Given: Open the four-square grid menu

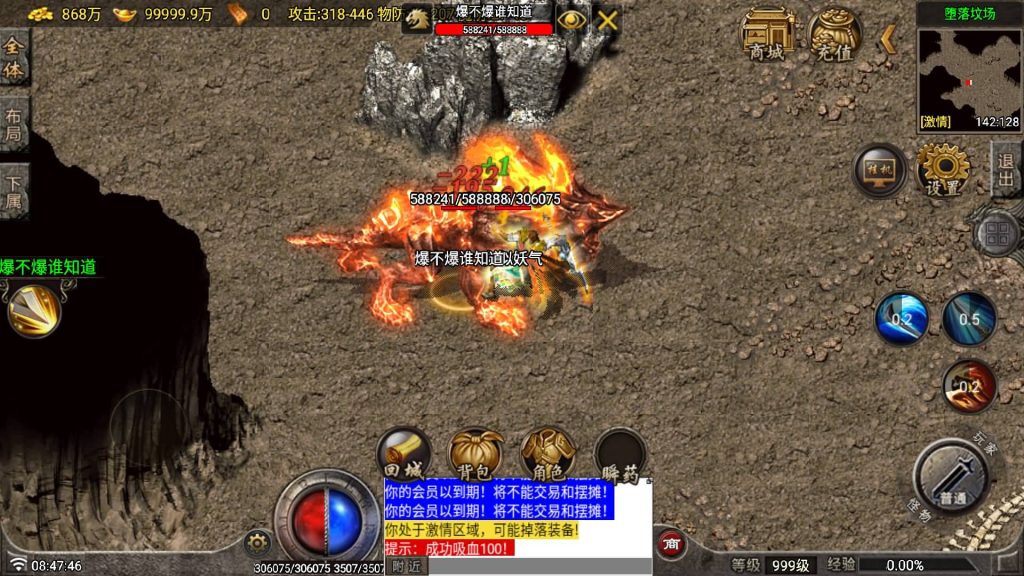Looking at the screenshot, I should pos(997,235).
